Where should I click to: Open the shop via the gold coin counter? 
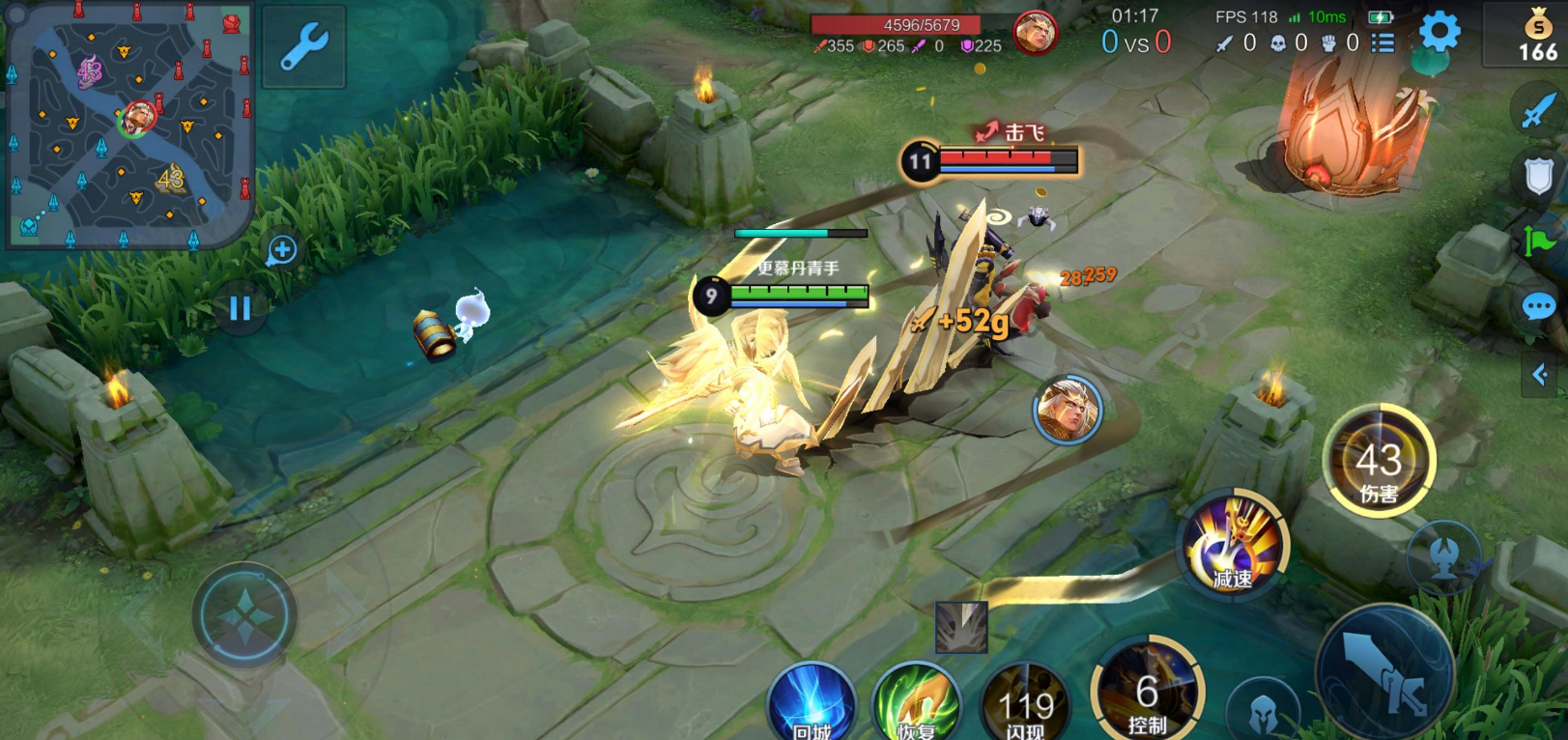pyautogui.click(x=1538, y=37)
